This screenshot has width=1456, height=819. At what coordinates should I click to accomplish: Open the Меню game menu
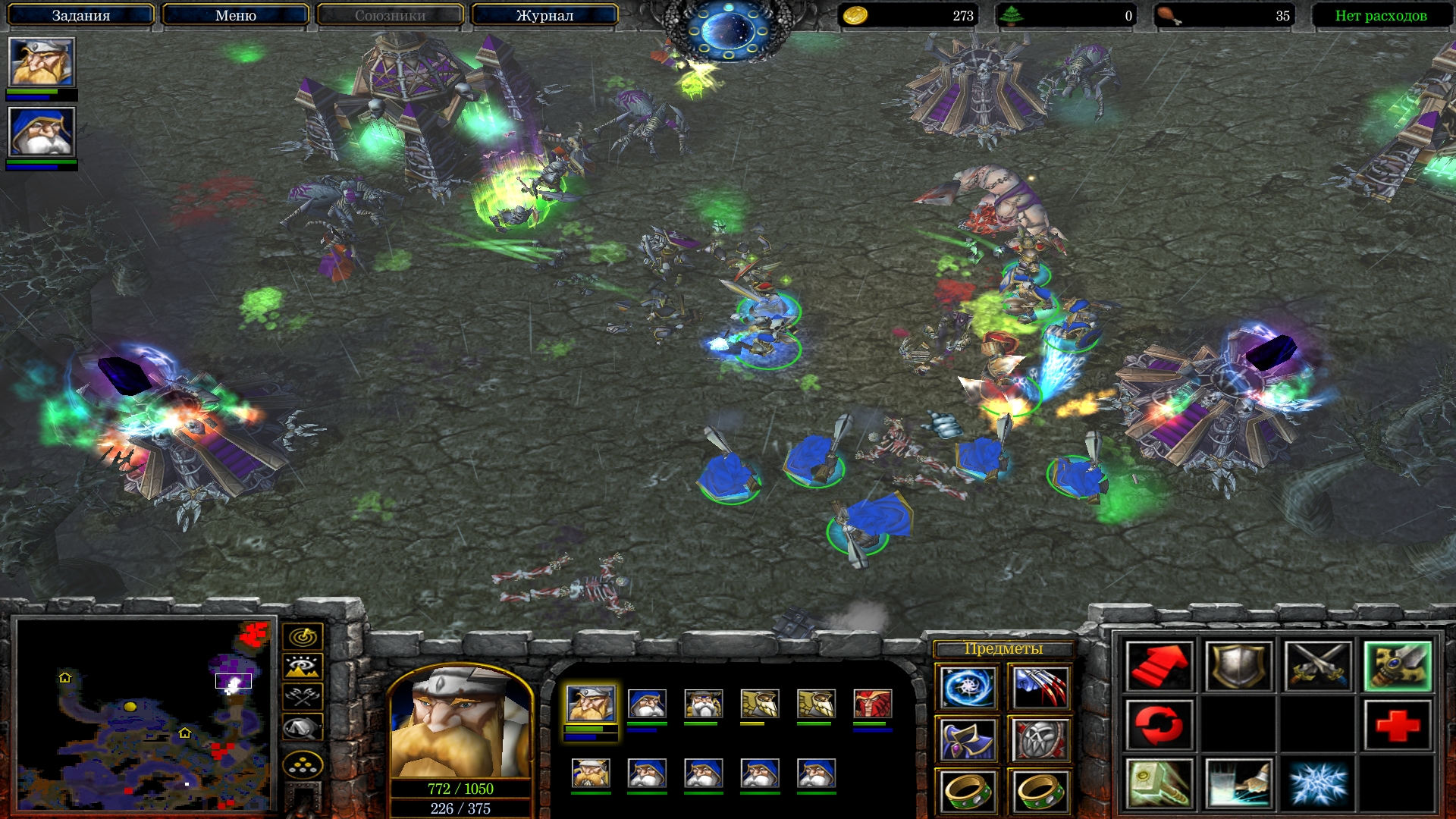[235, 15]
